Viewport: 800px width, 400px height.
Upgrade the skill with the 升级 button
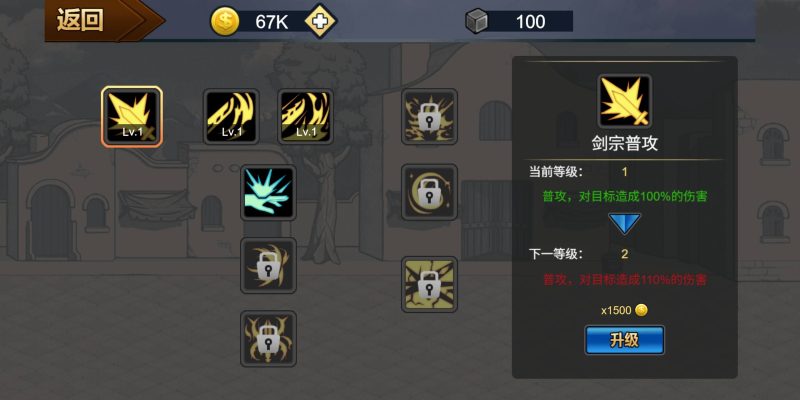pos(624,340)
